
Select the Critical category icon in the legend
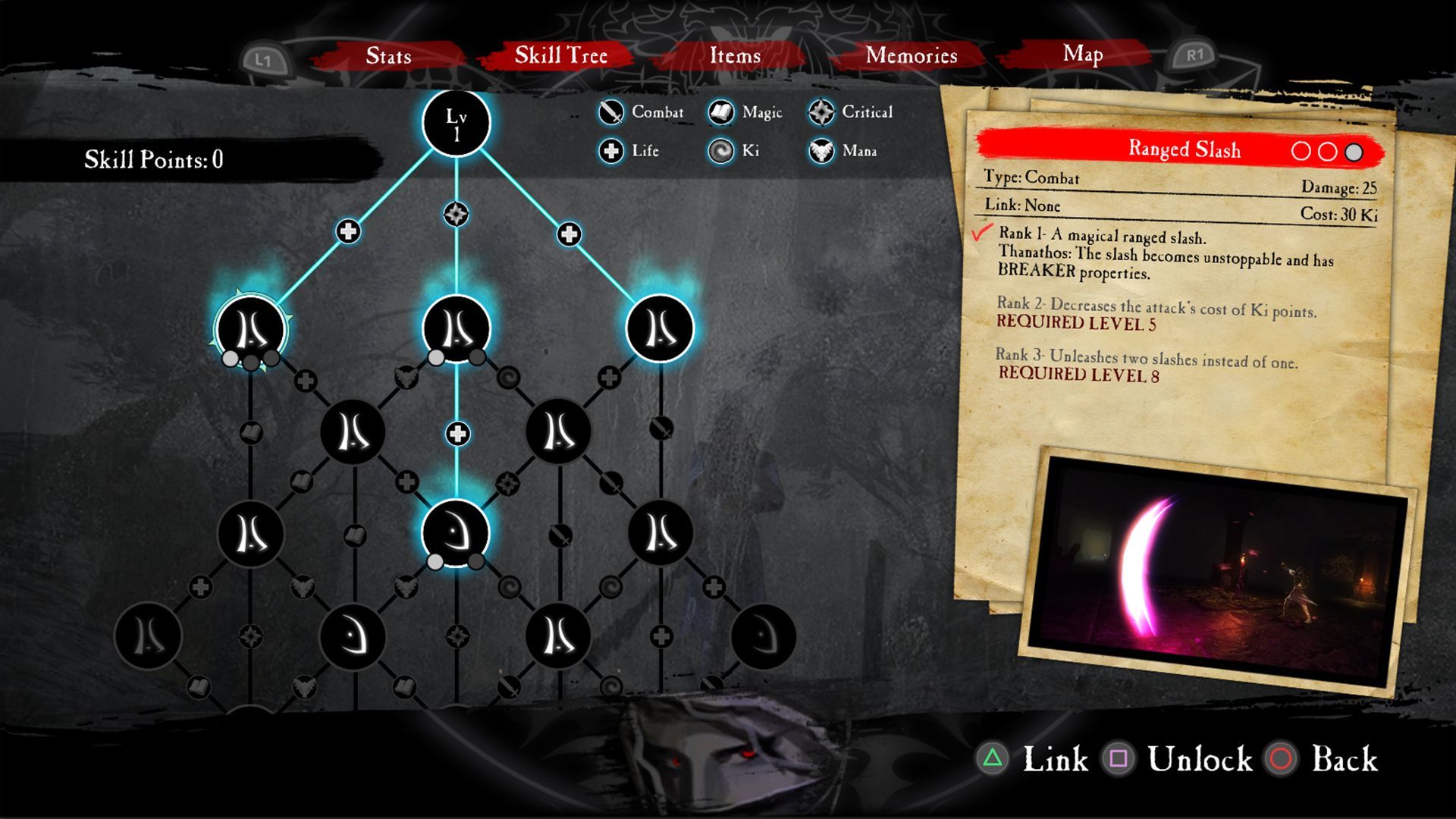[x=821, y=111]
